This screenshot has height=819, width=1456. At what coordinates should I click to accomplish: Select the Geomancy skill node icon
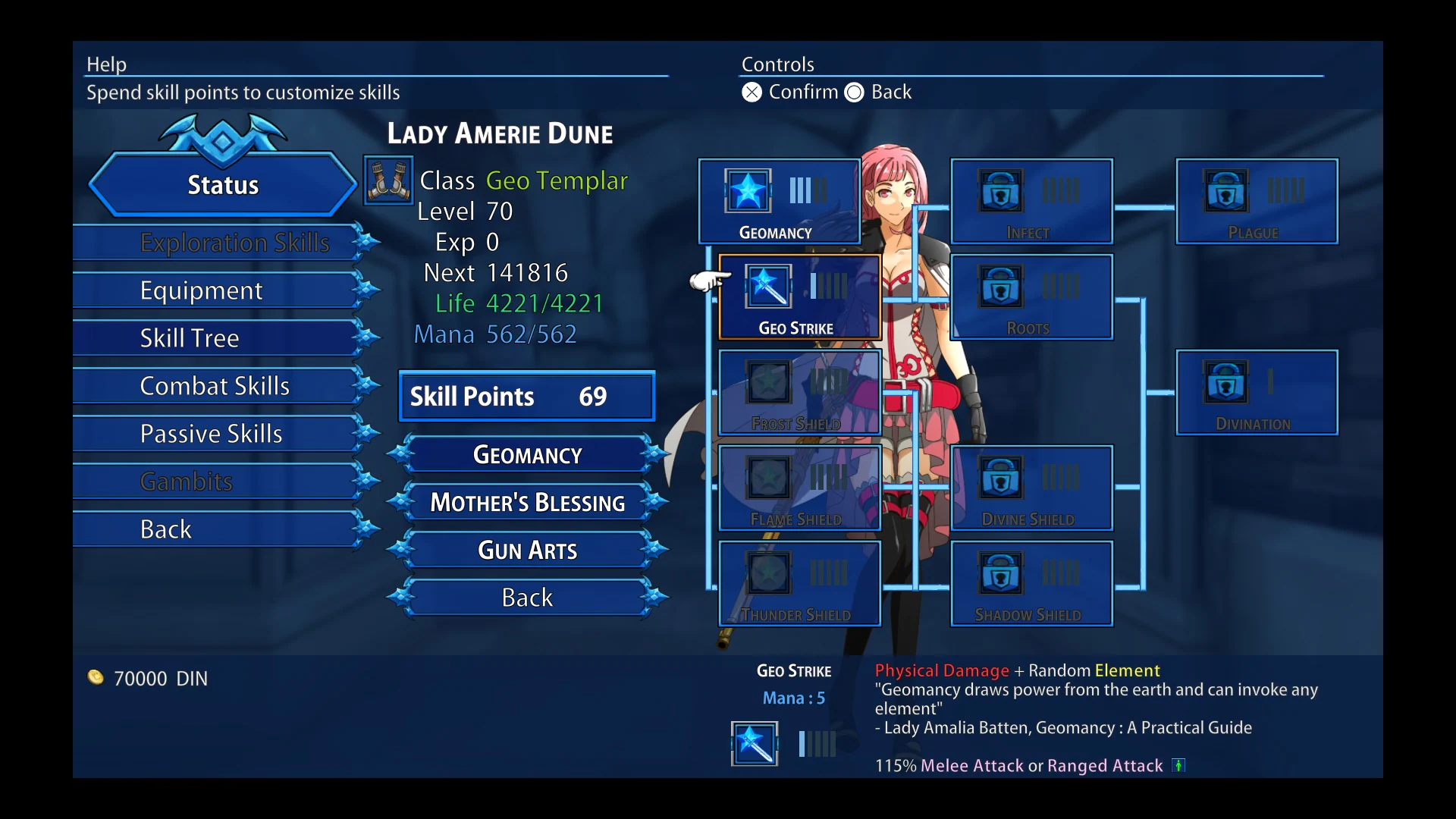coord(746,192)
